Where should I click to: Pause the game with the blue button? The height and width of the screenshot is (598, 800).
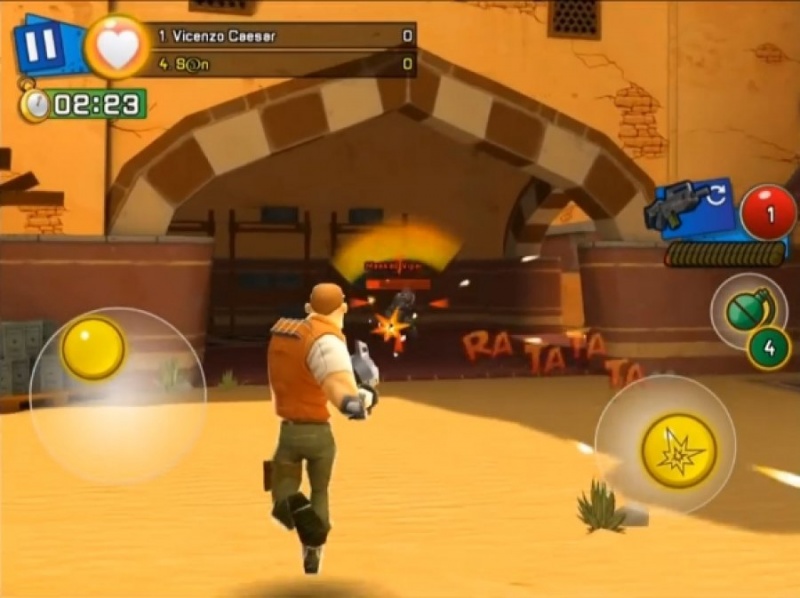(41, 44)
